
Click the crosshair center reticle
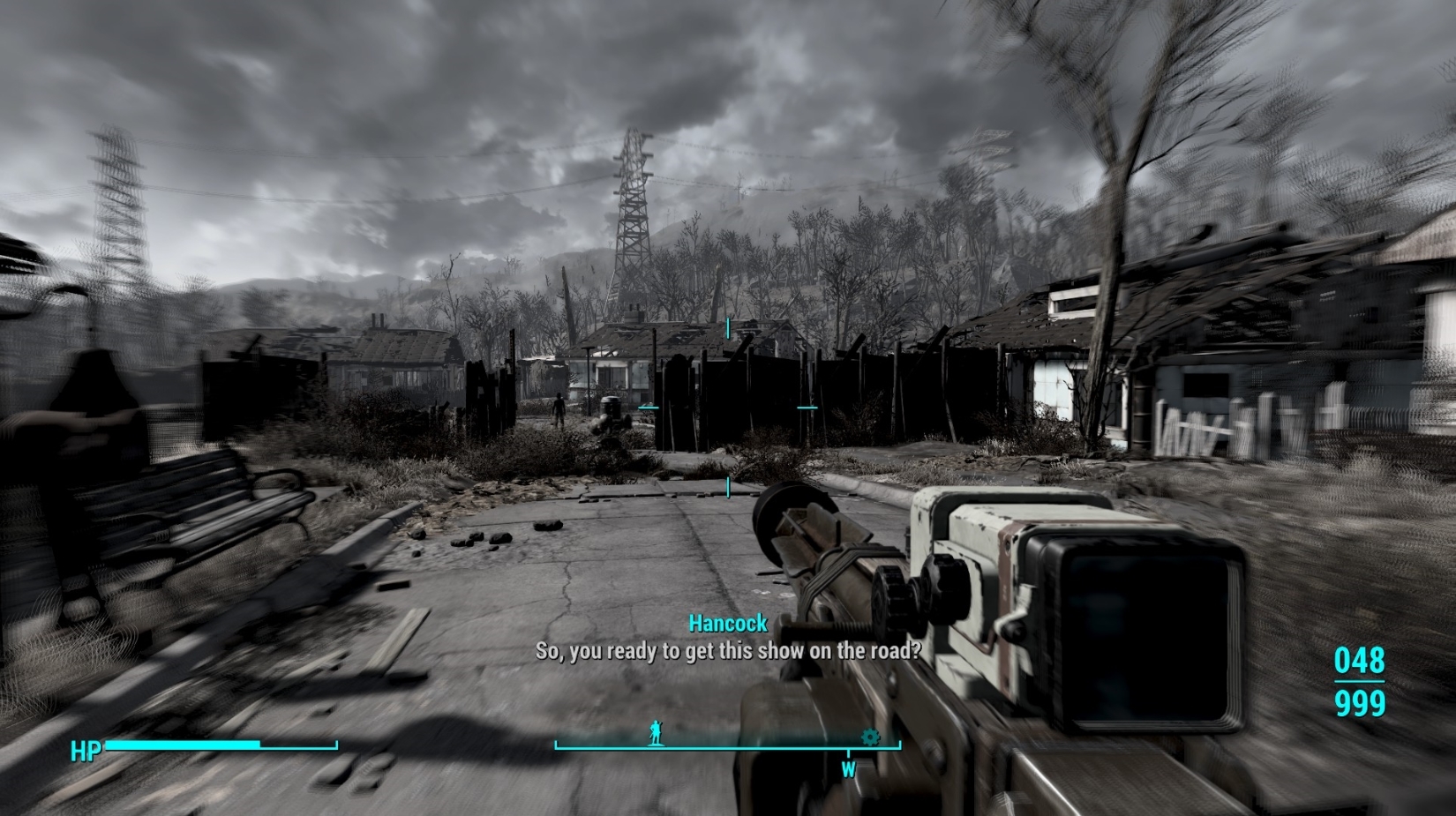[x=728, y=408]
